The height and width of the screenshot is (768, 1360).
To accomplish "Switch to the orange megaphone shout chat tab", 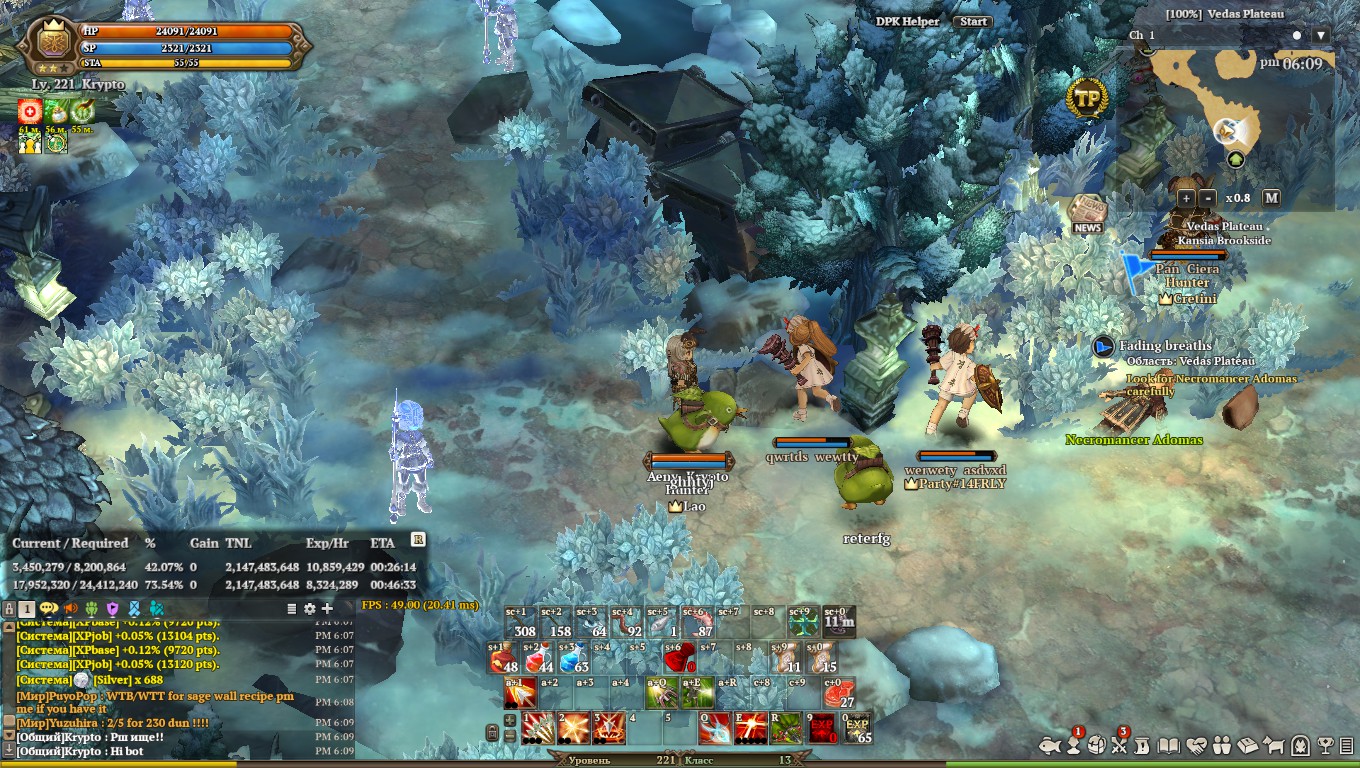I will [71, 608].
